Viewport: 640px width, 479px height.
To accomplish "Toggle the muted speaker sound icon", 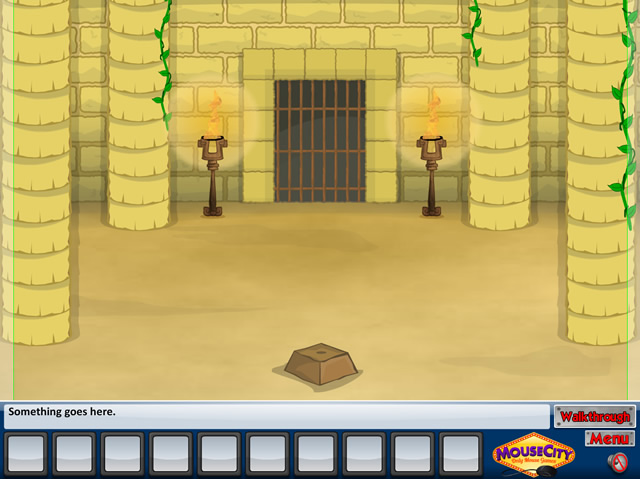I will [x=619, y=461].
